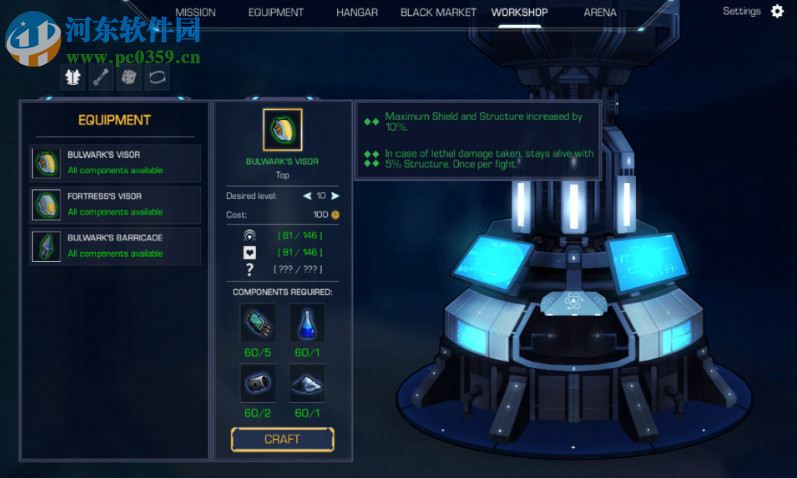The image size is (797, 478).
Task: Open Settings with the gear icon
Action: 777,12
